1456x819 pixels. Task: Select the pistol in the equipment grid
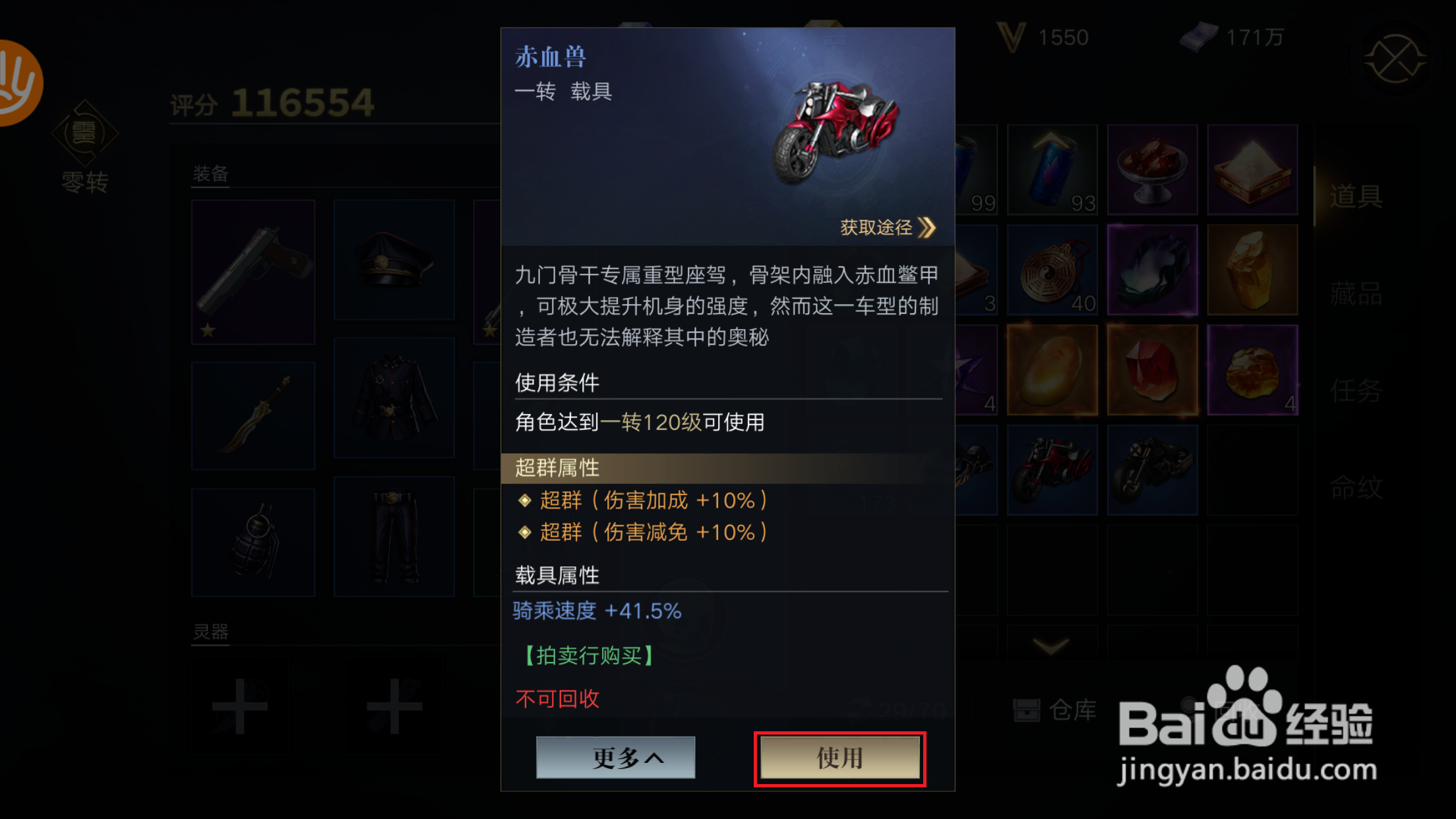click(253, 272)
